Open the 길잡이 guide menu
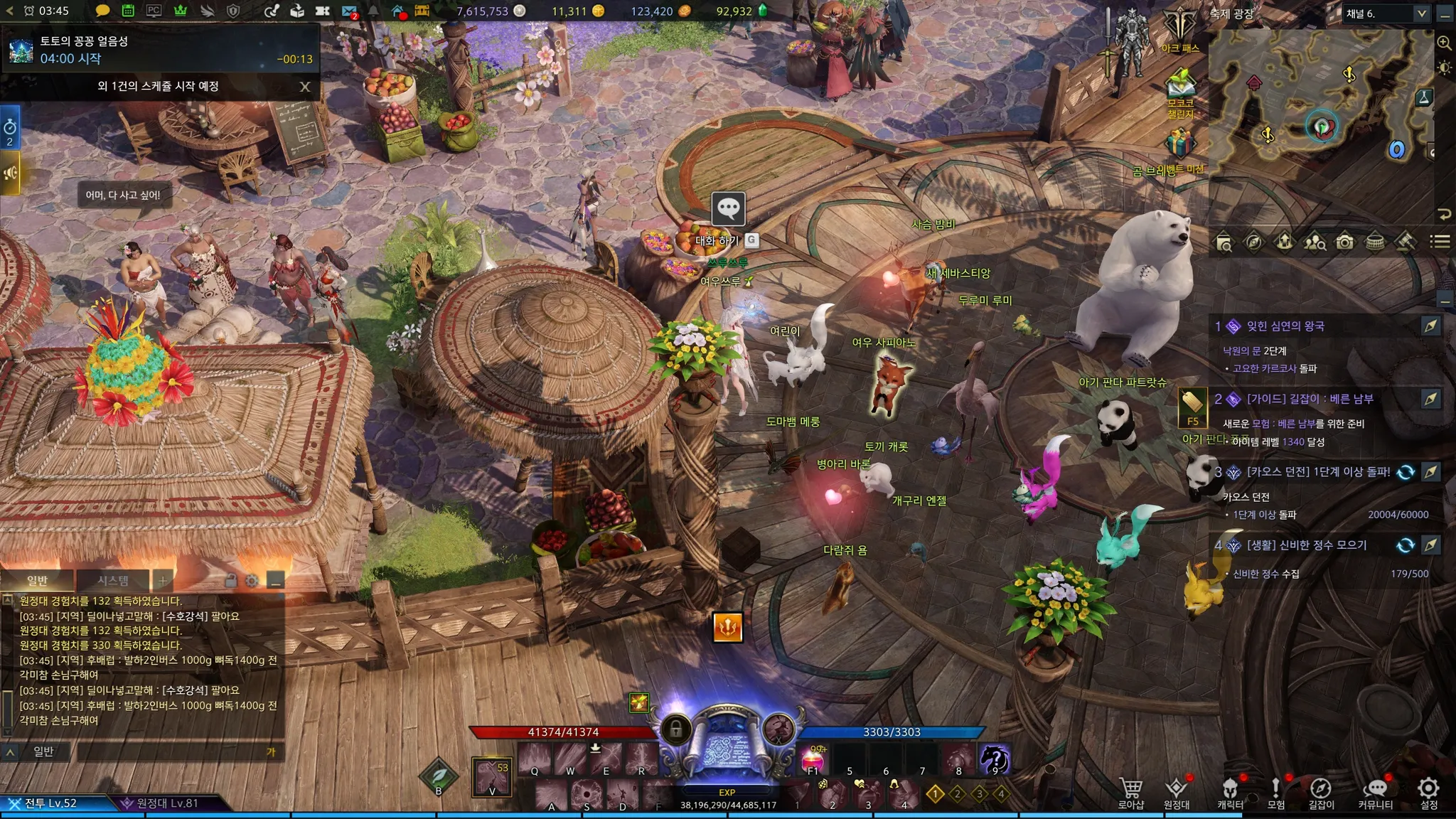This screenshot has width=1456, height=819. click(1321, 792)
